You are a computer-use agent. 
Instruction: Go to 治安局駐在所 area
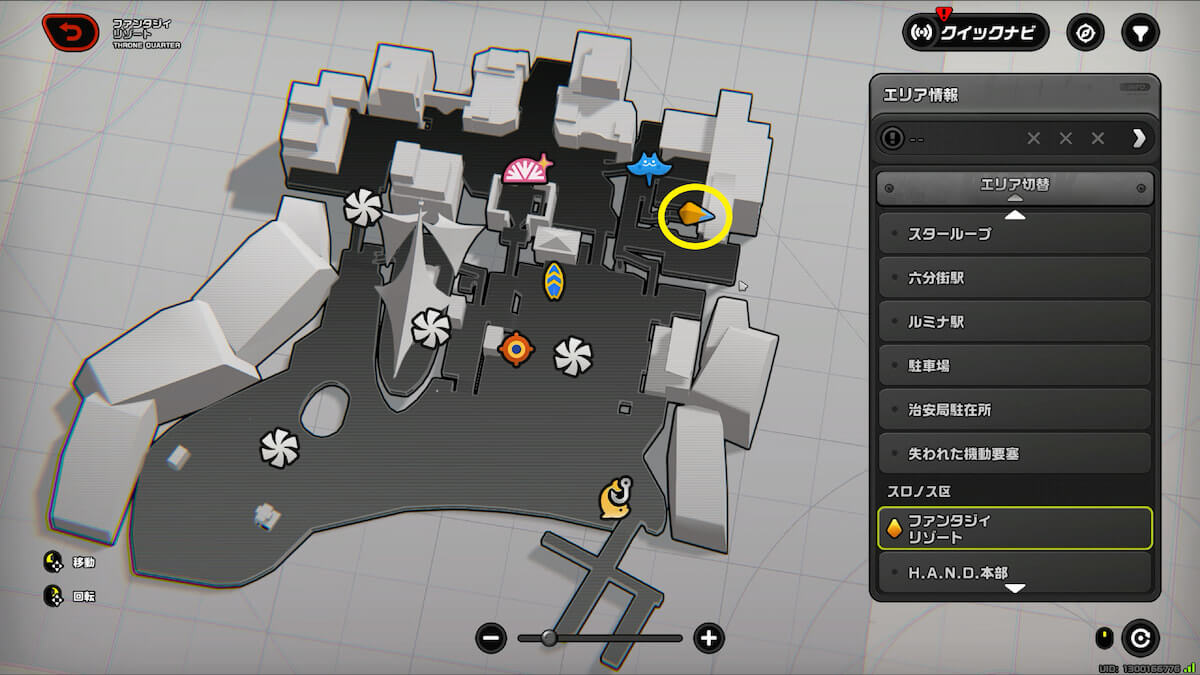[x=1014, y=410]
